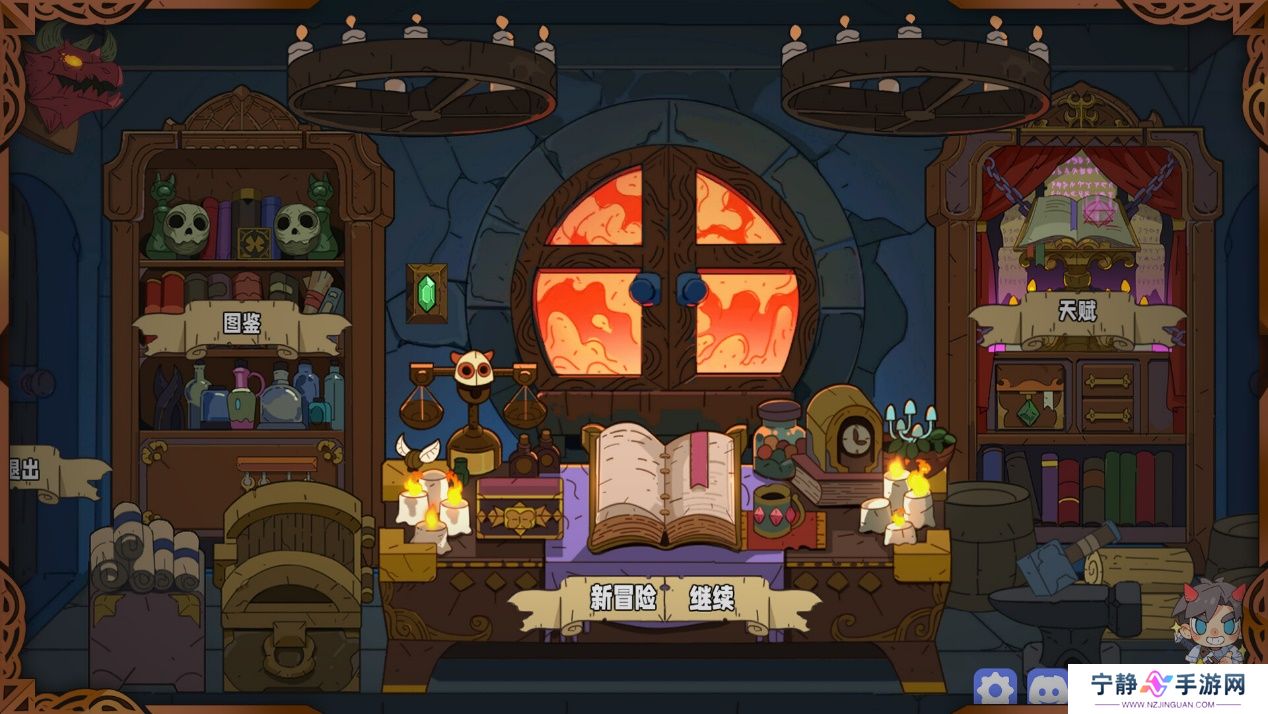Open the Discord link icon
This screenshot has height=714, width=1268.
1047,688
